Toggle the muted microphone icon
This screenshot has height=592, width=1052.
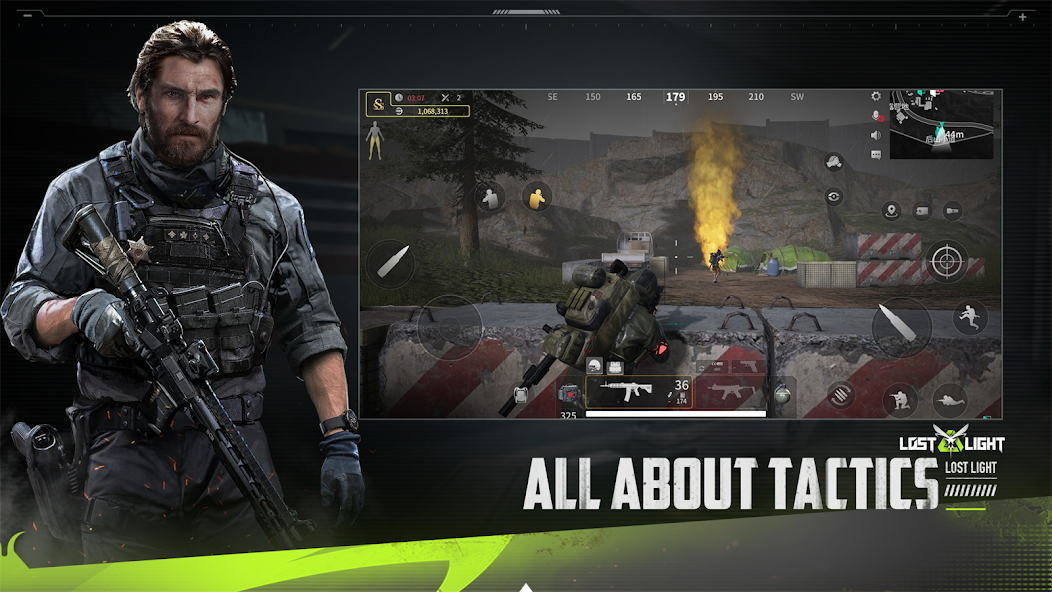876,116
